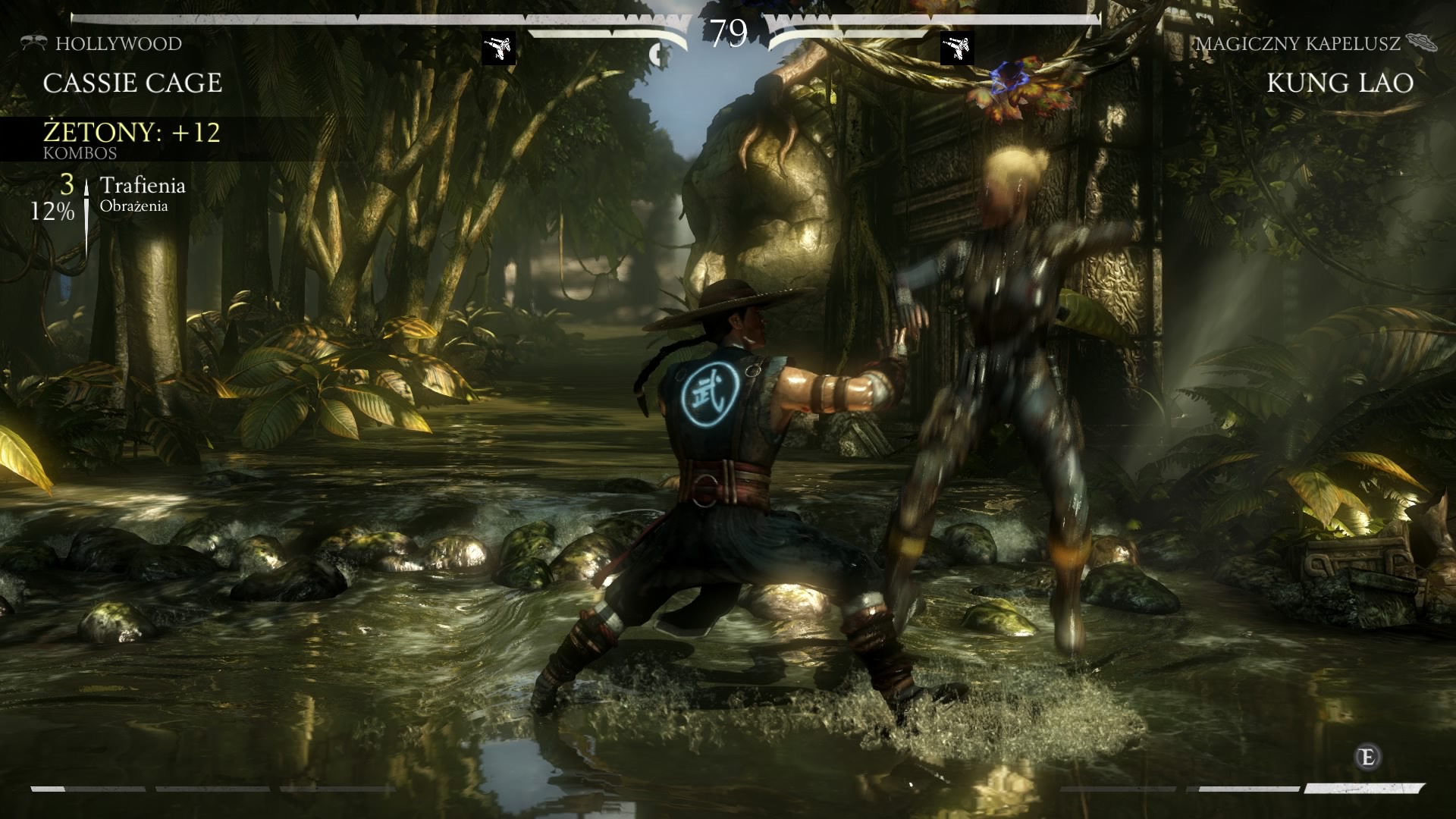Click the kick icon under Cassie Cage's health bar

[499, 48]
